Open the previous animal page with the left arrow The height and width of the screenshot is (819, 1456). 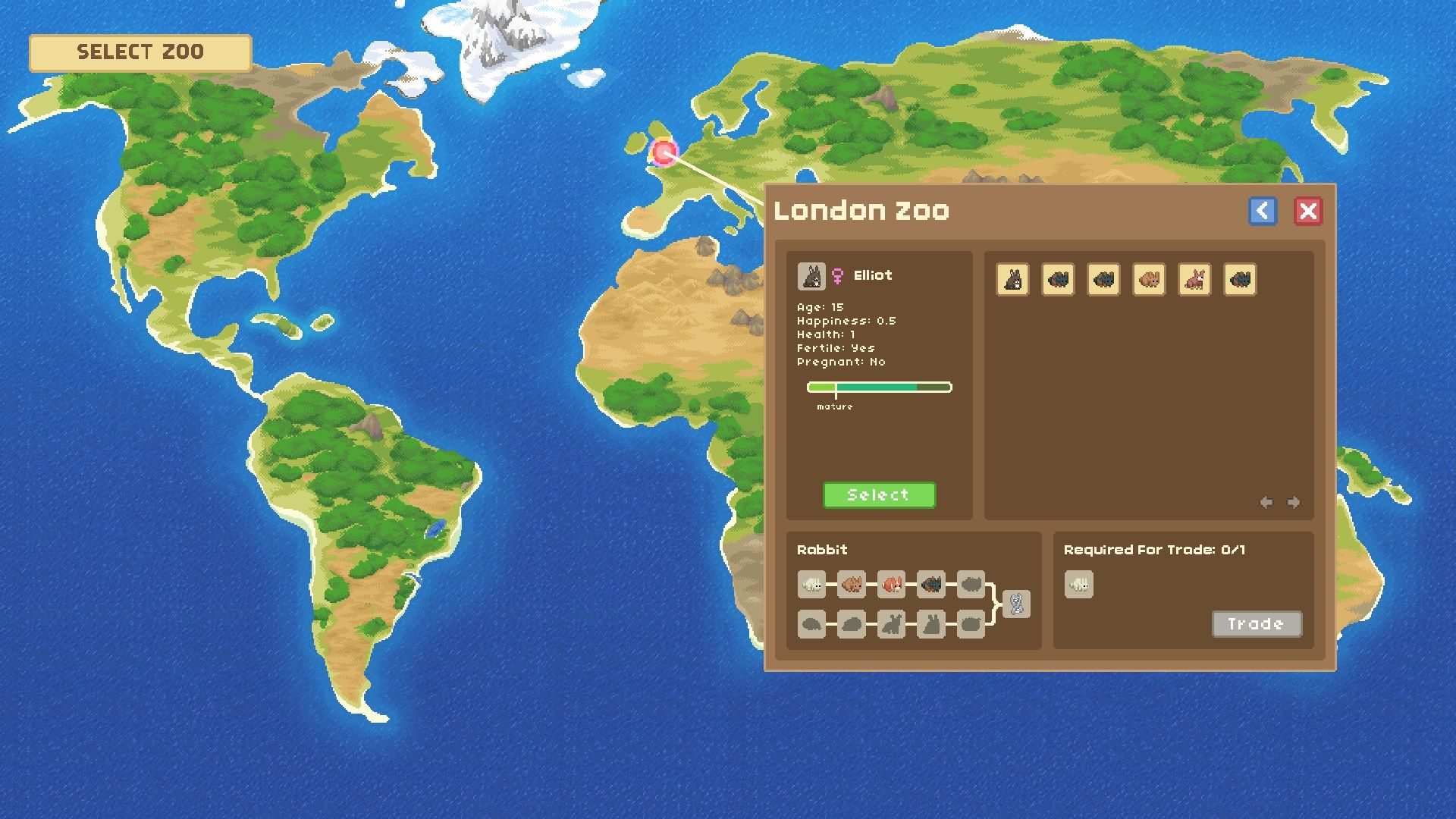pos(1267,501)
